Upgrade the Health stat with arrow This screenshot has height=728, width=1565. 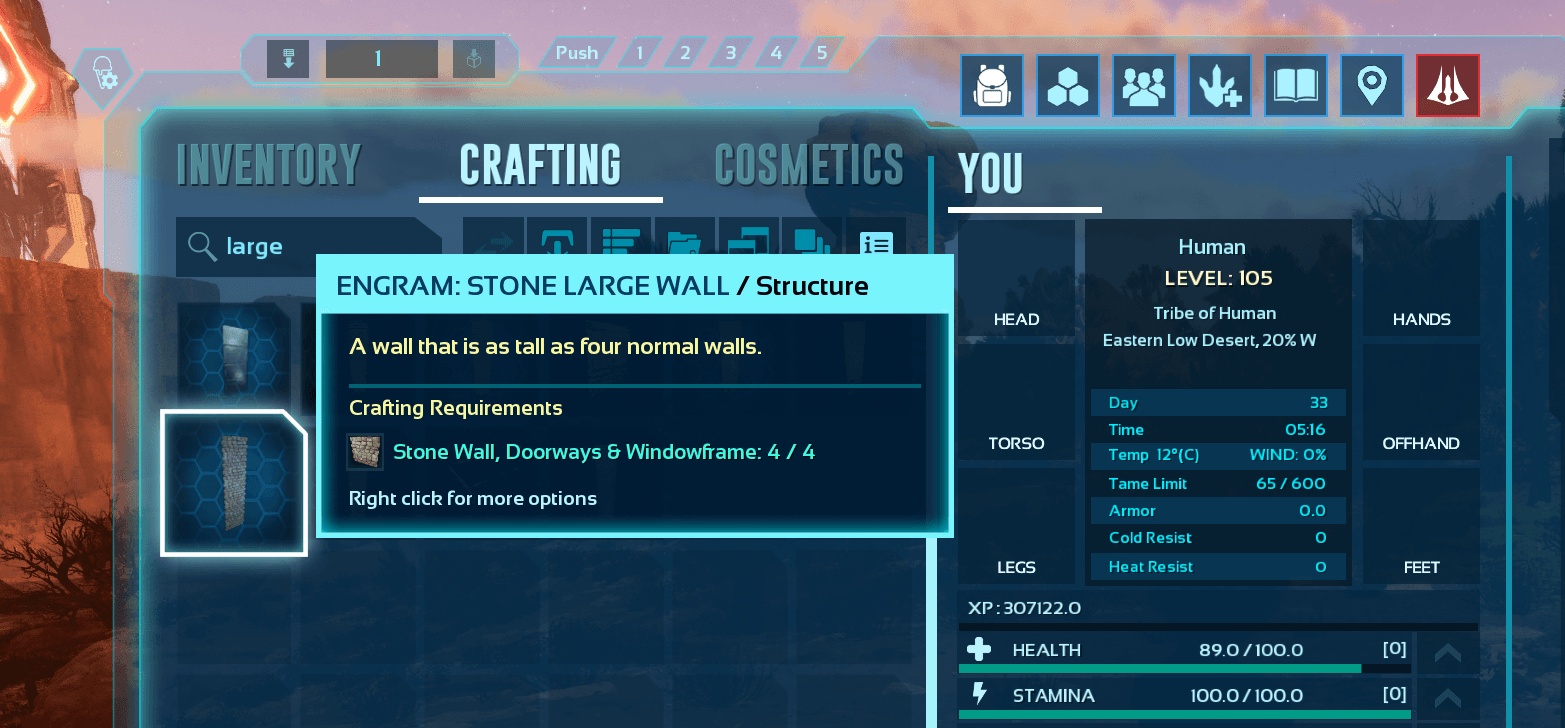[1447, 653]
